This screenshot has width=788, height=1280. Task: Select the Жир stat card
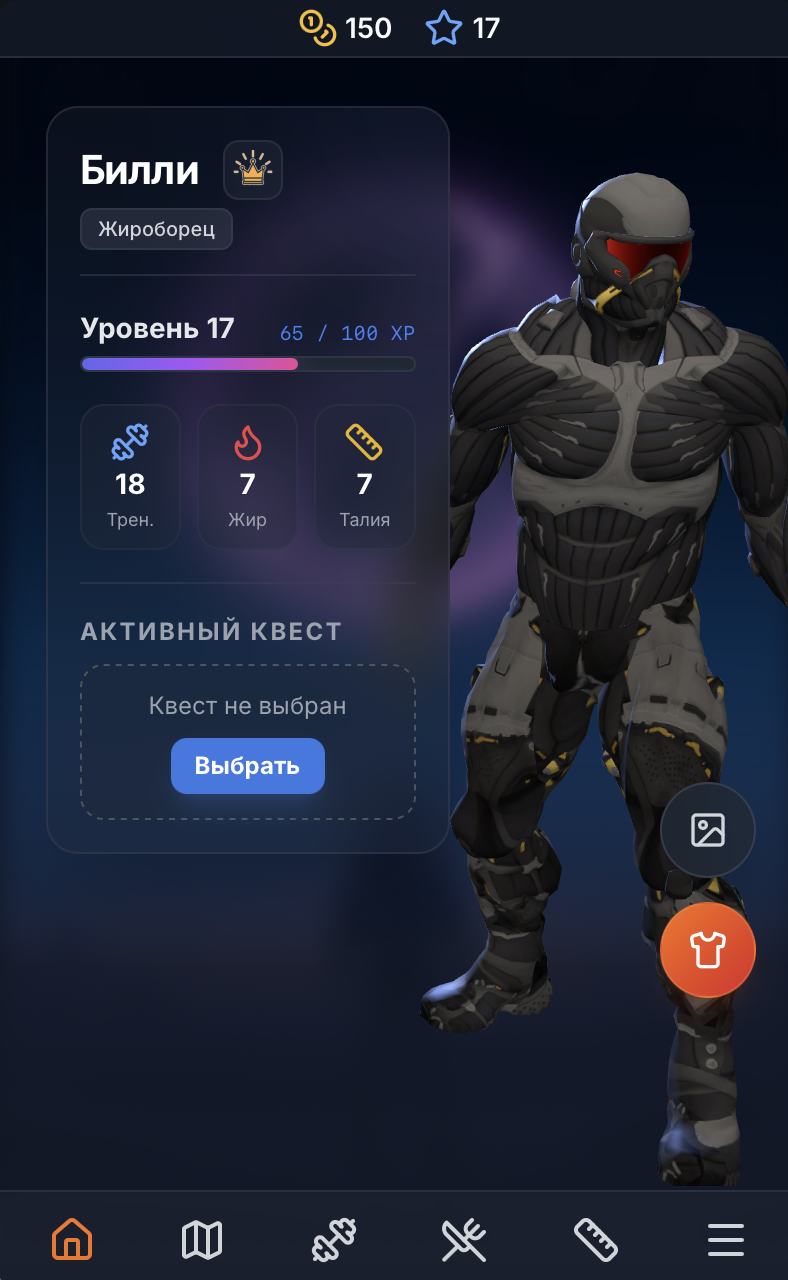tap(247, 477)
